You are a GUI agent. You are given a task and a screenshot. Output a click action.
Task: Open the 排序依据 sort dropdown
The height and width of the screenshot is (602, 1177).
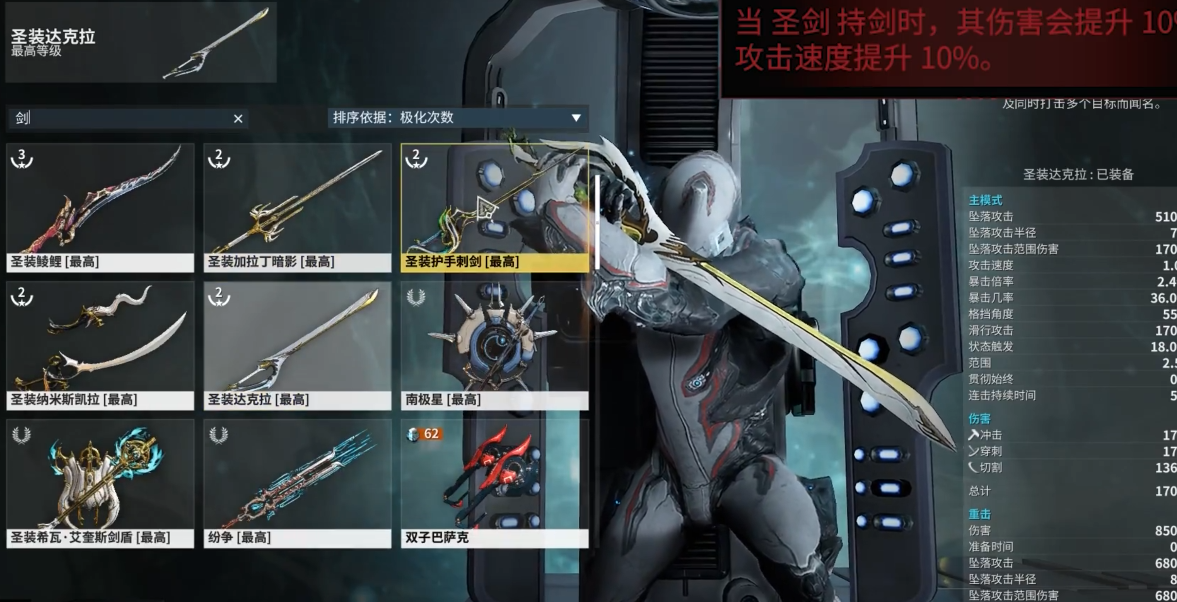coord(458,118)
